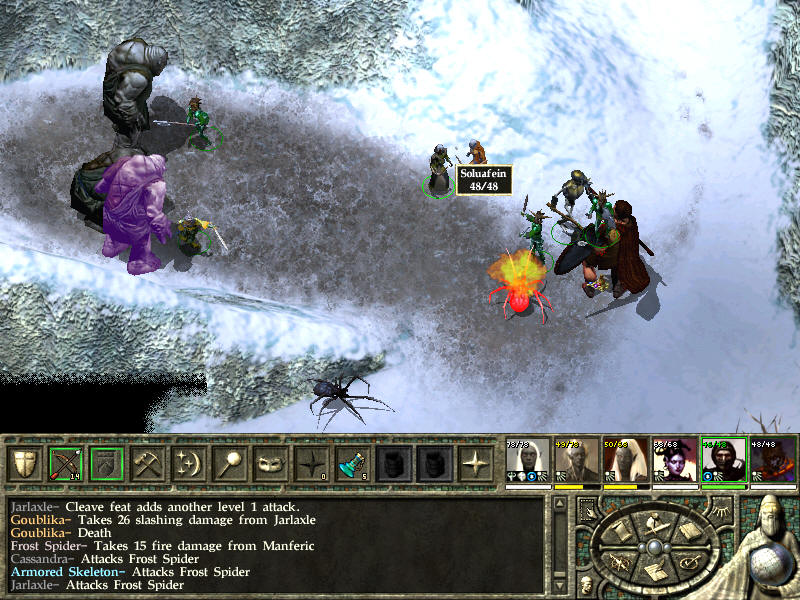Activate the shield guard action button
Viewport: 800px width, 600px height.
(x=25, y=464)
